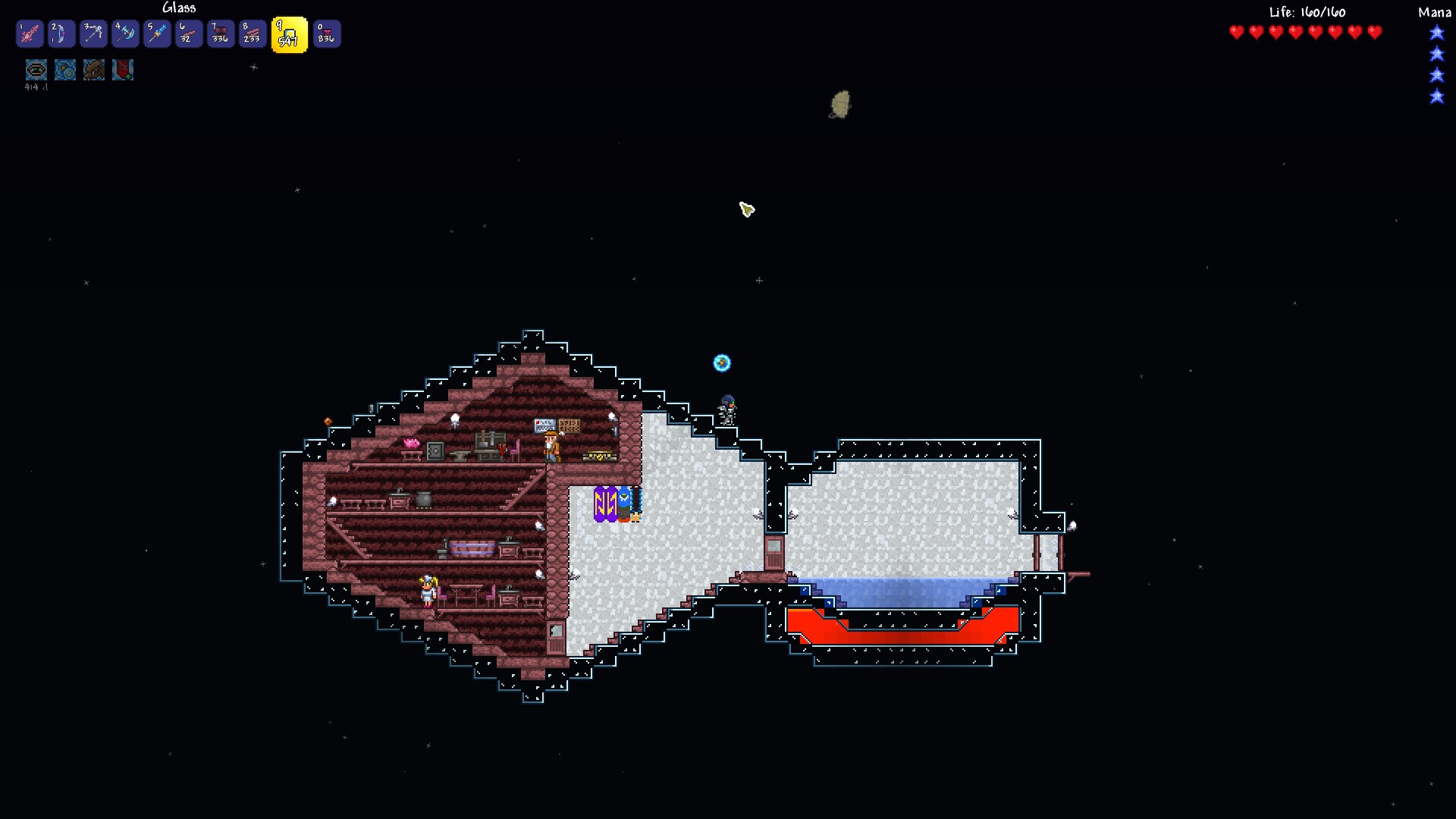This screenshot has width=1456, height=819.
Task: Cancel the Spelunker buff icon below the hotbar
Action: point(36,70)
